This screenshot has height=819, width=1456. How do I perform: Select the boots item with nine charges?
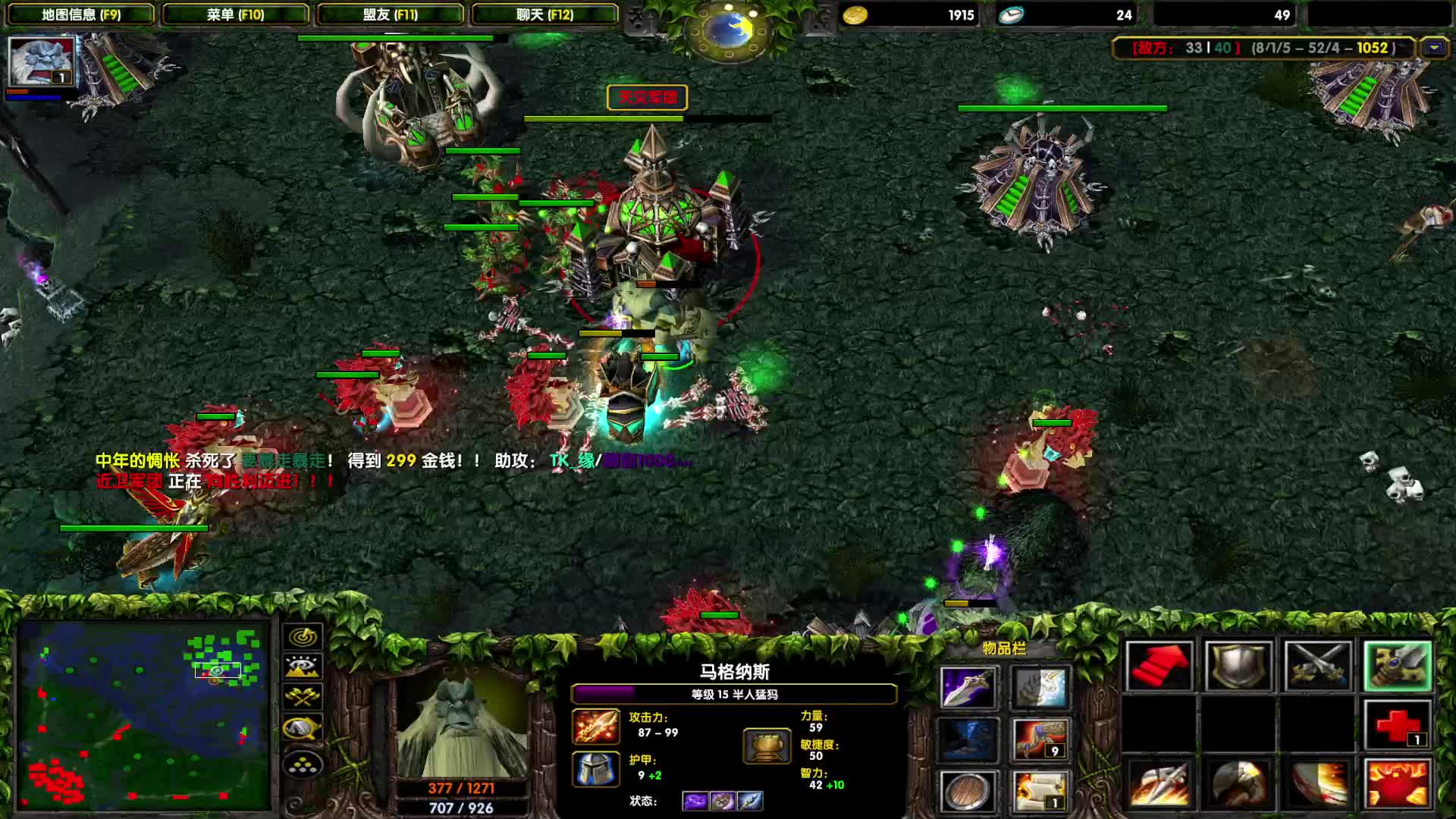point(1041,739)
